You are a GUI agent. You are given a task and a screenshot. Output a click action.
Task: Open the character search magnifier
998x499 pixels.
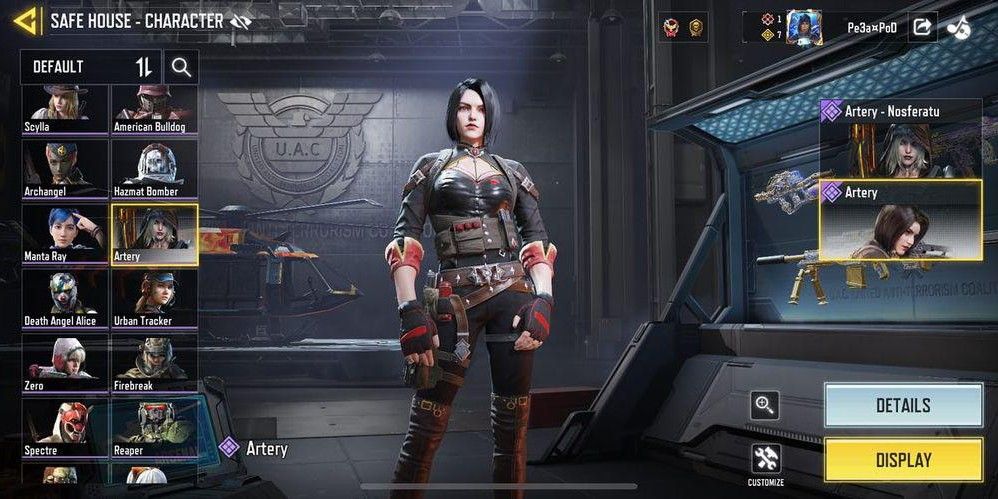click(x=181, y=67)
